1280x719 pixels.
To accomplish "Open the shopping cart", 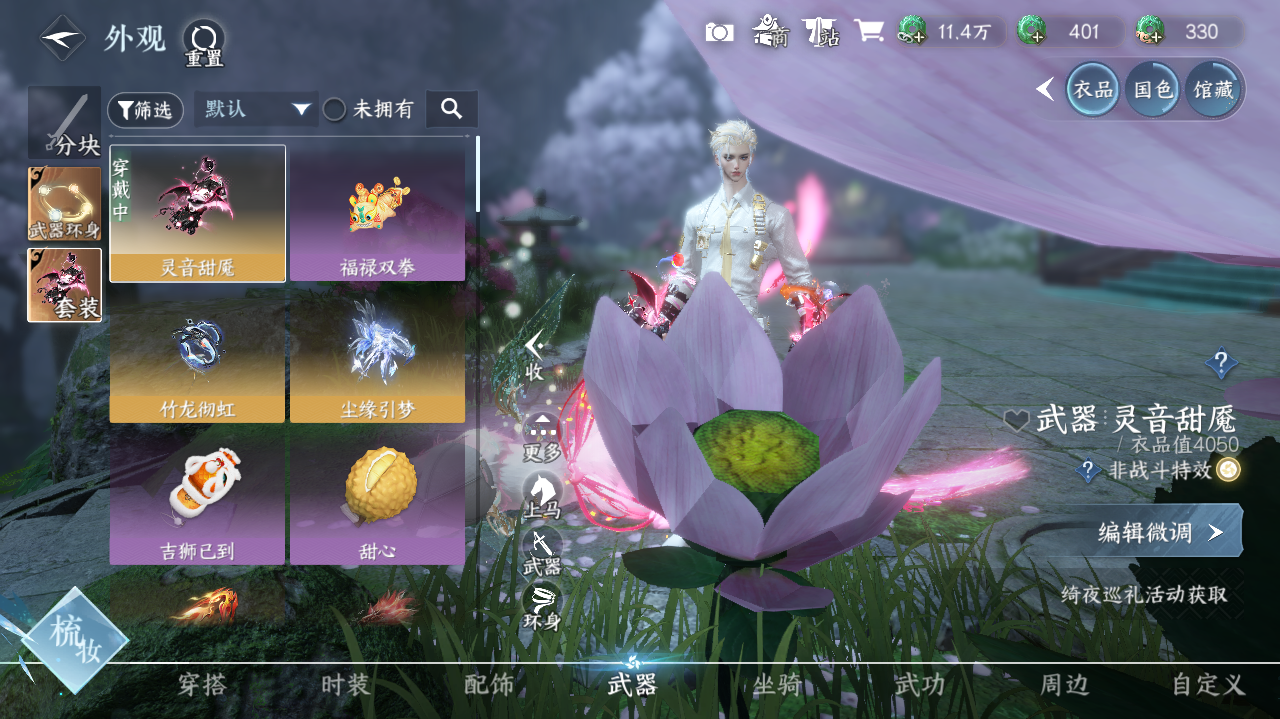I will [868, 32].
